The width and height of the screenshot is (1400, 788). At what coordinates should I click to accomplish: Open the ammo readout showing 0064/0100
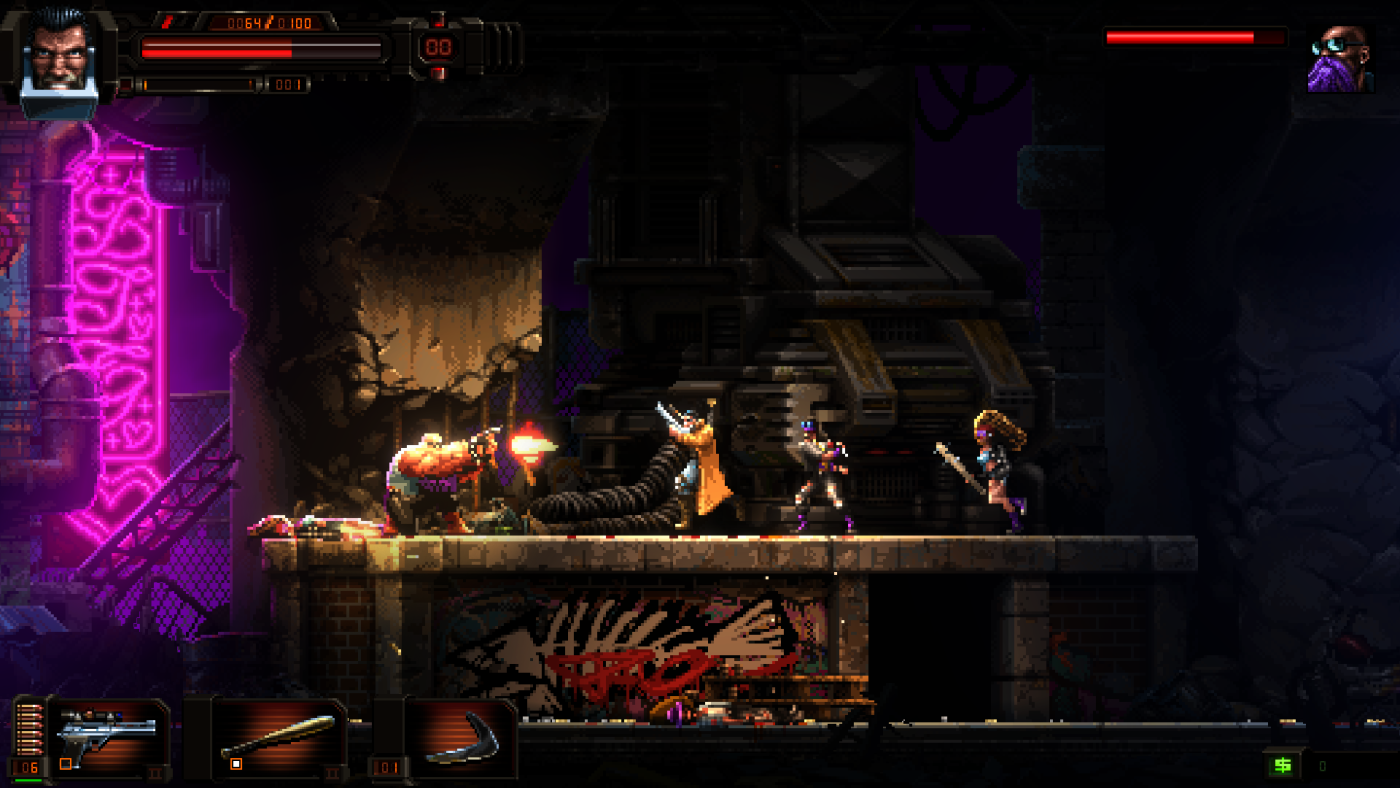[x=268, y=23]
